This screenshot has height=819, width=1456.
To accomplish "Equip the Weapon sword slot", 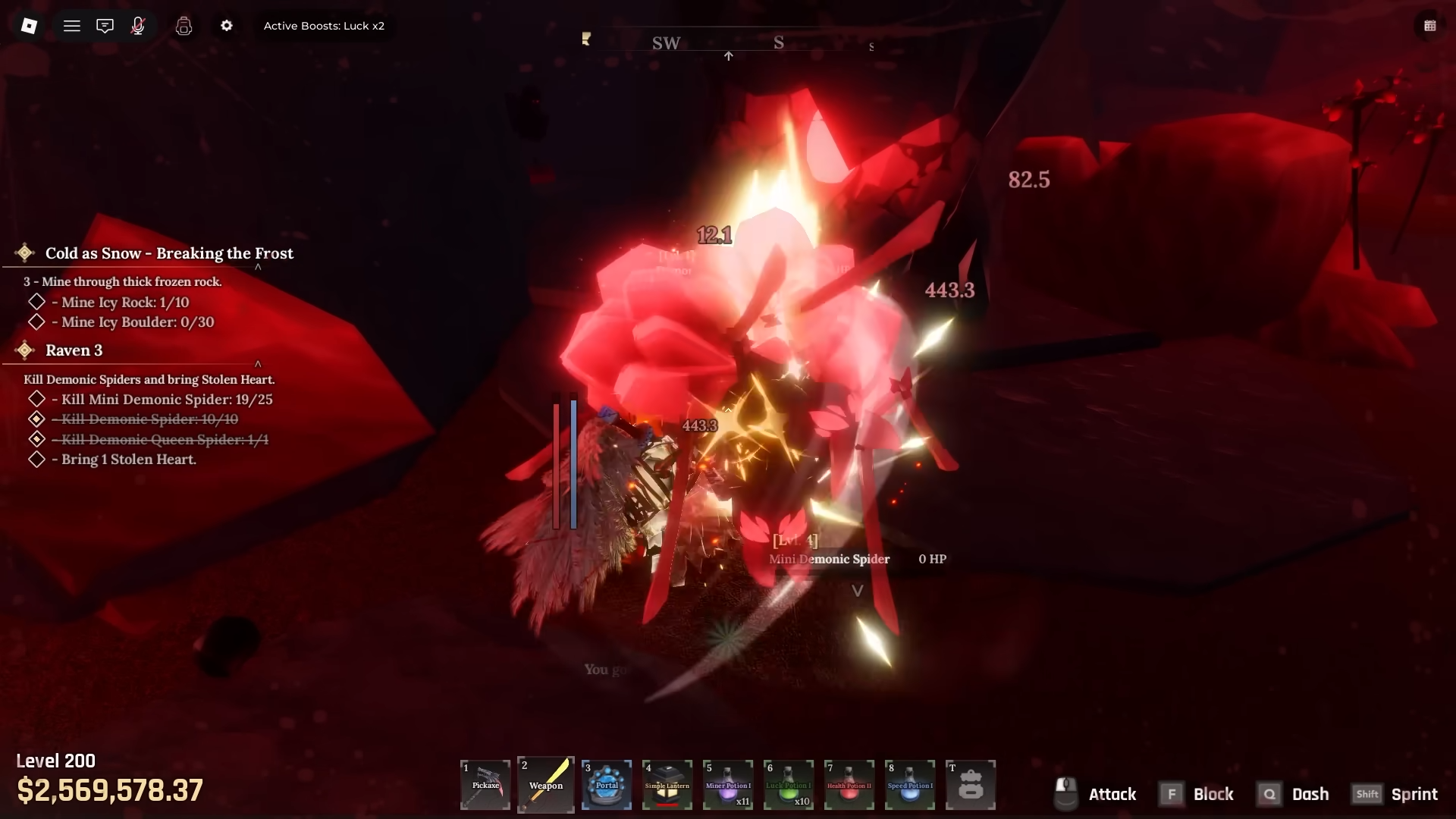I will 546,785.
